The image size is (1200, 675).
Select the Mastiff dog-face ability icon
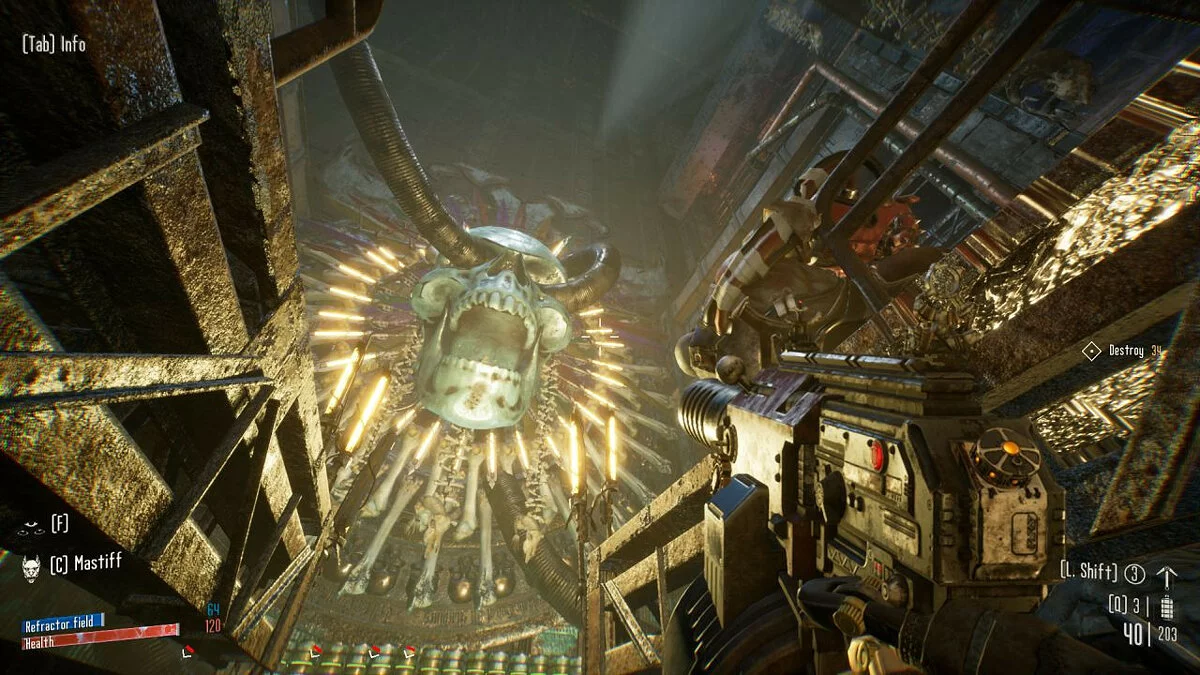(31, 565)
